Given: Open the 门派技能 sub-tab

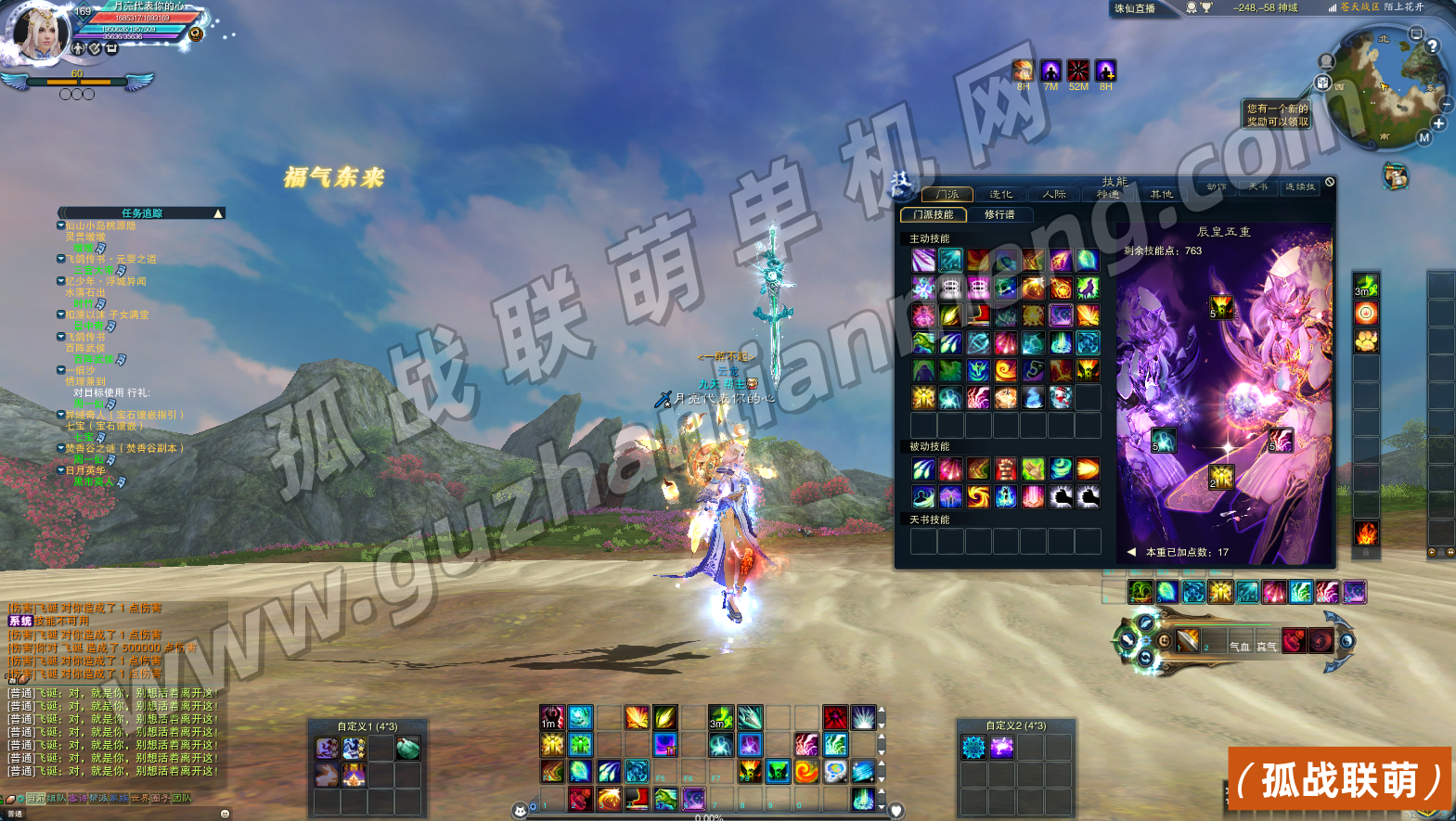Looking at the screenshot, I should [933, 214].
